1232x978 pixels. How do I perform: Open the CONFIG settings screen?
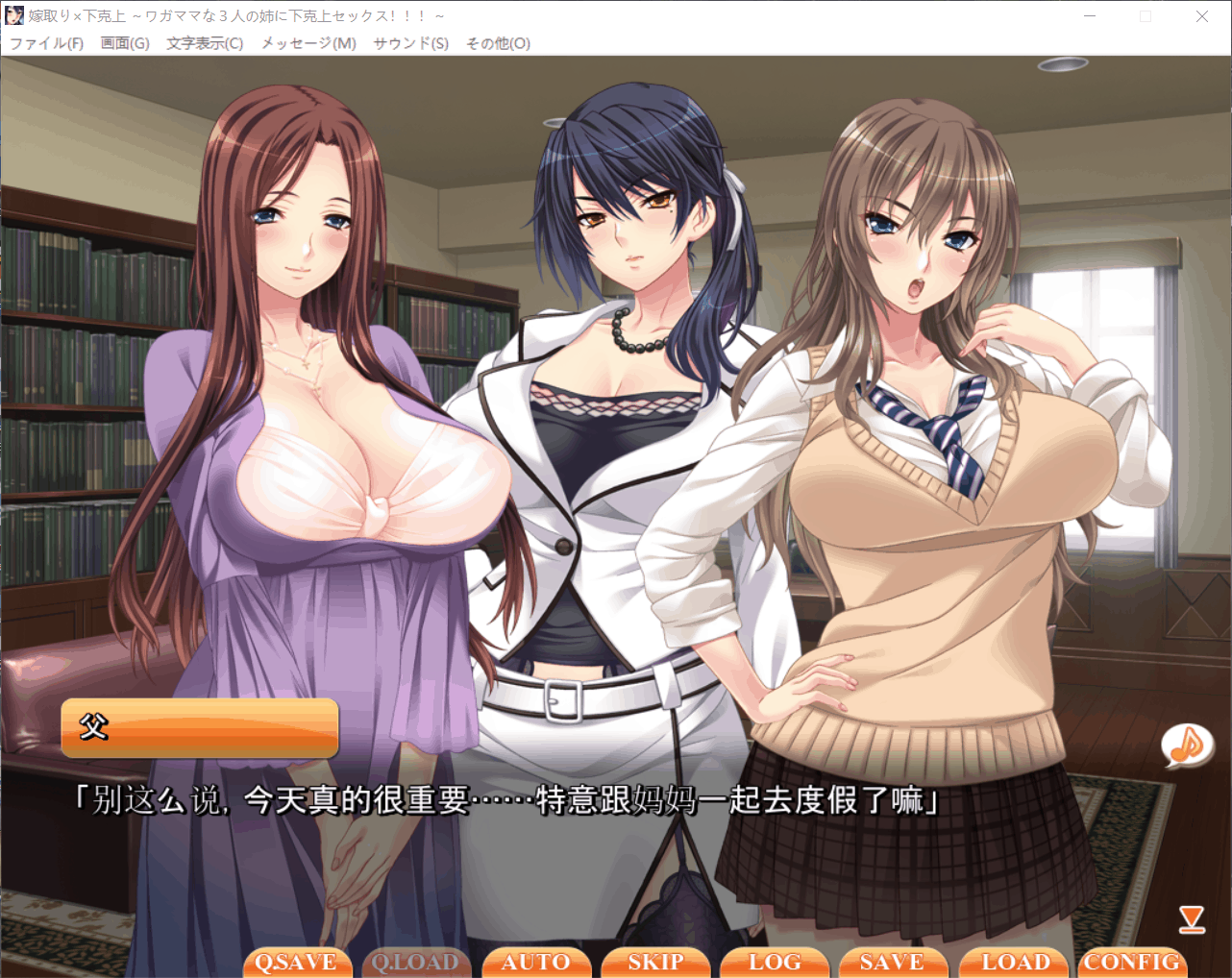[1132, 962]
